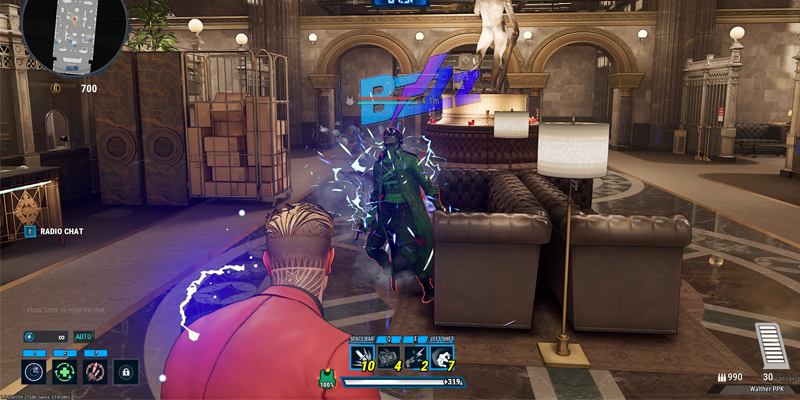
Task: Activate the dash cloud ability
Action: (x=441, y=357)
